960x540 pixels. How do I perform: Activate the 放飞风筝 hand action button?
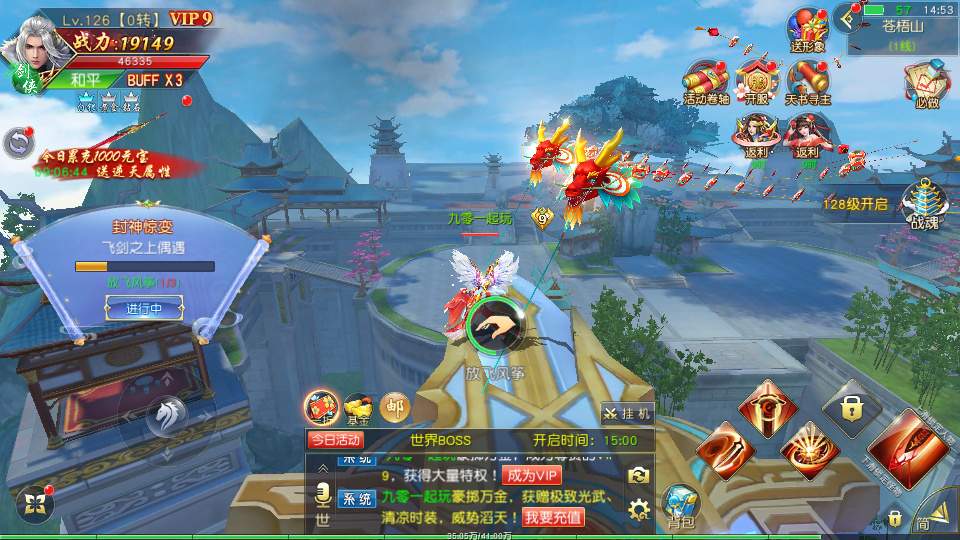pyautogui.click(x=495, y=325)
